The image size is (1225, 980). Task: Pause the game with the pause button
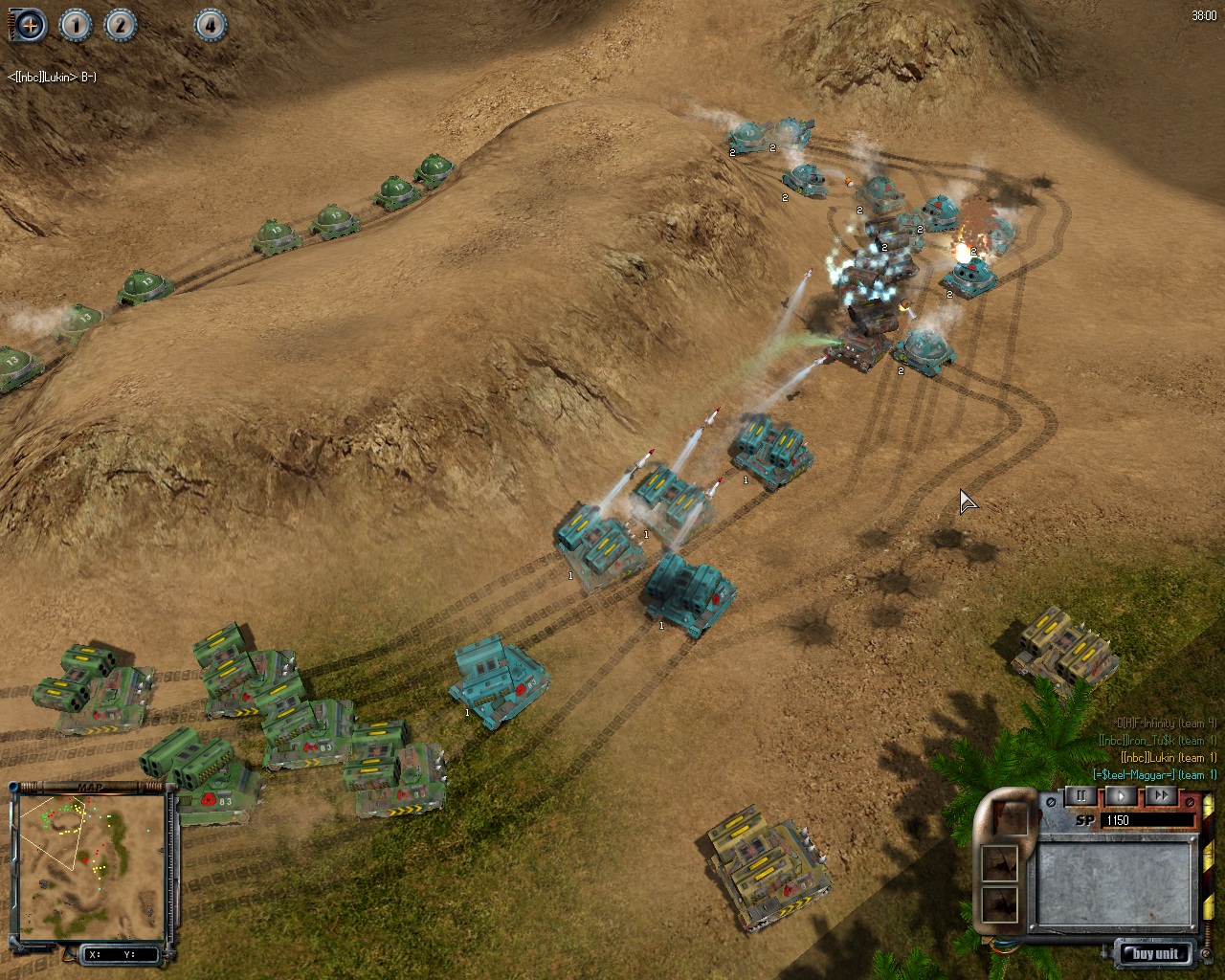pos(1081,796)
